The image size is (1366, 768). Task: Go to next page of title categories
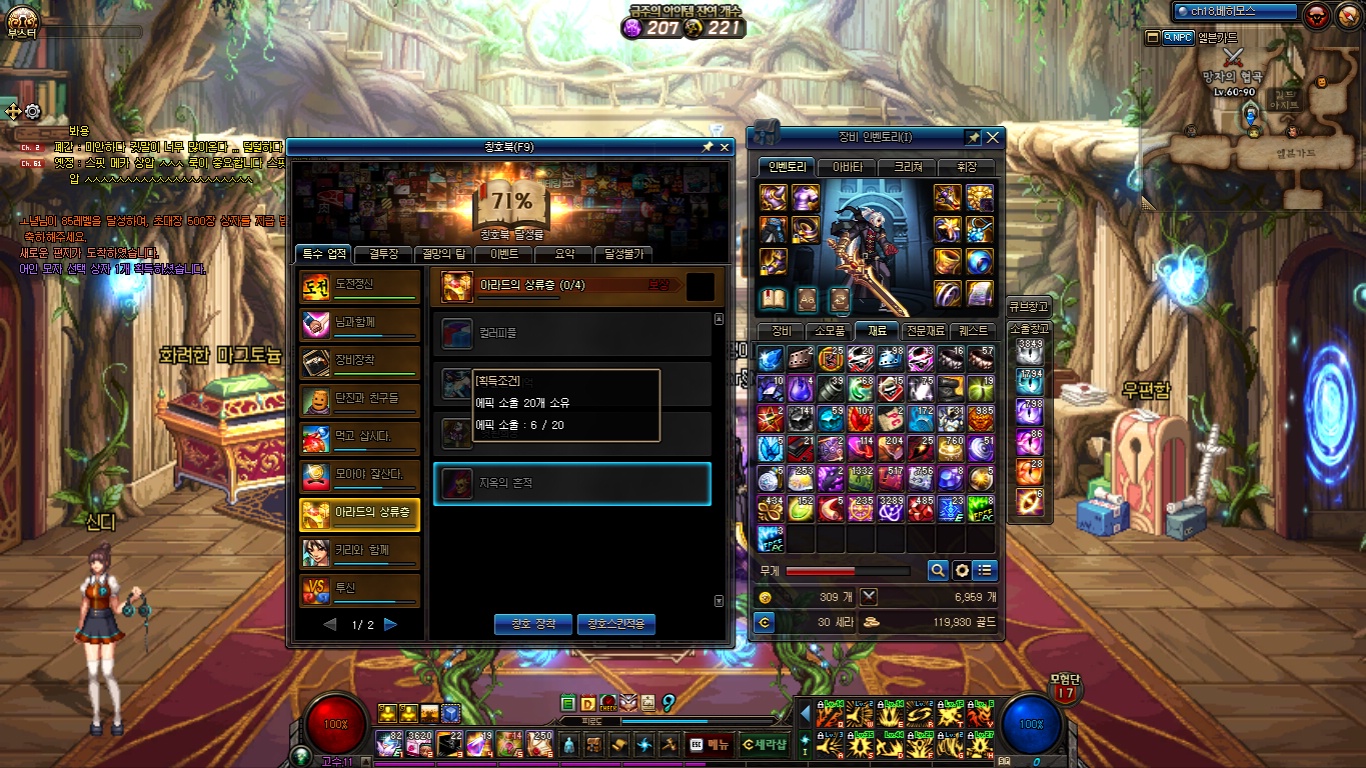tap(391, 625)
